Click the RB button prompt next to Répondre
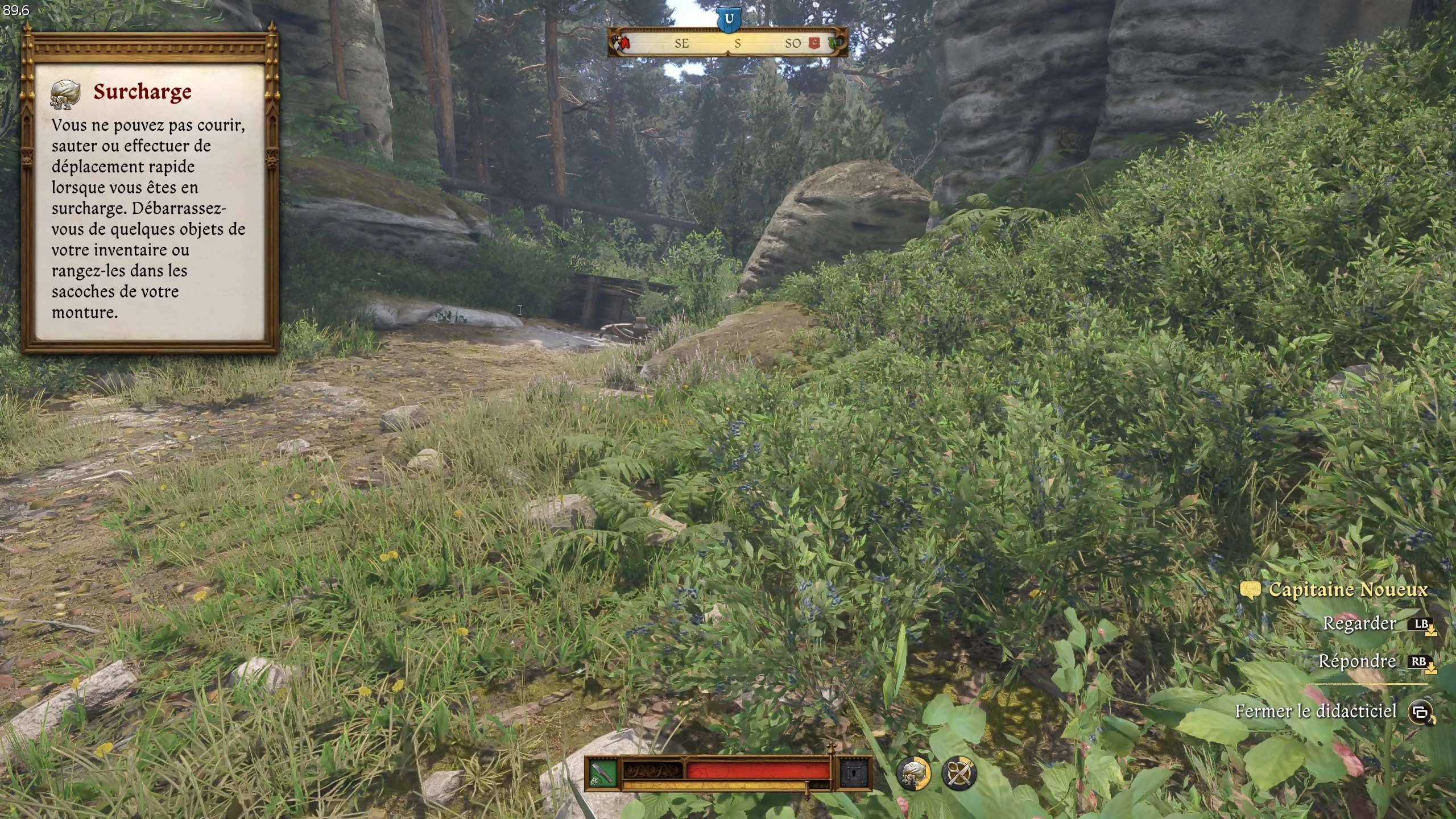The width and height of the screenshot is (1456, 819). (1423, 662)
